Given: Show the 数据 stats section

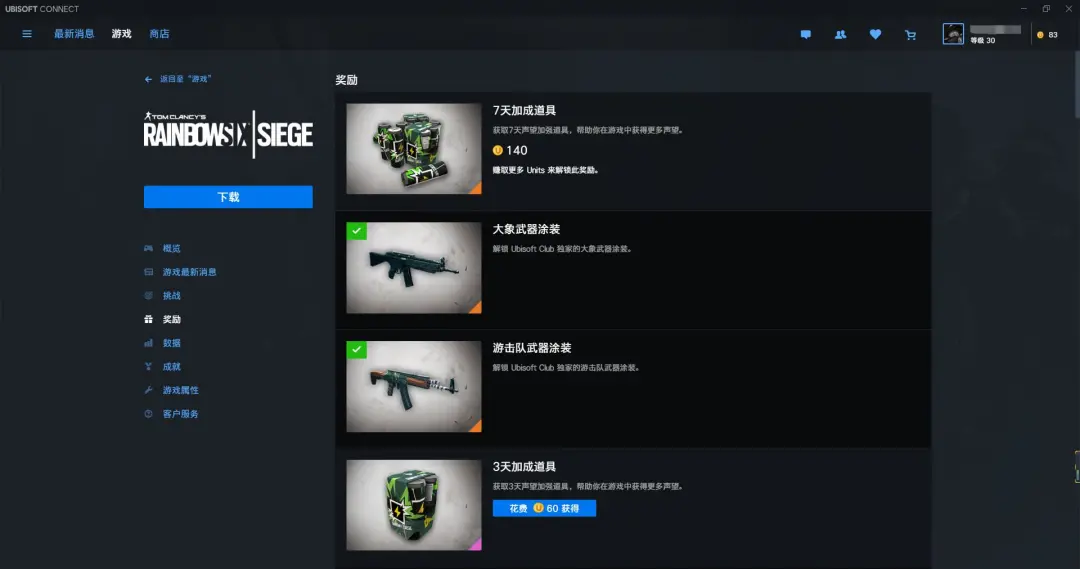Looking at the screenshot, I should click(x=171, y=343).
